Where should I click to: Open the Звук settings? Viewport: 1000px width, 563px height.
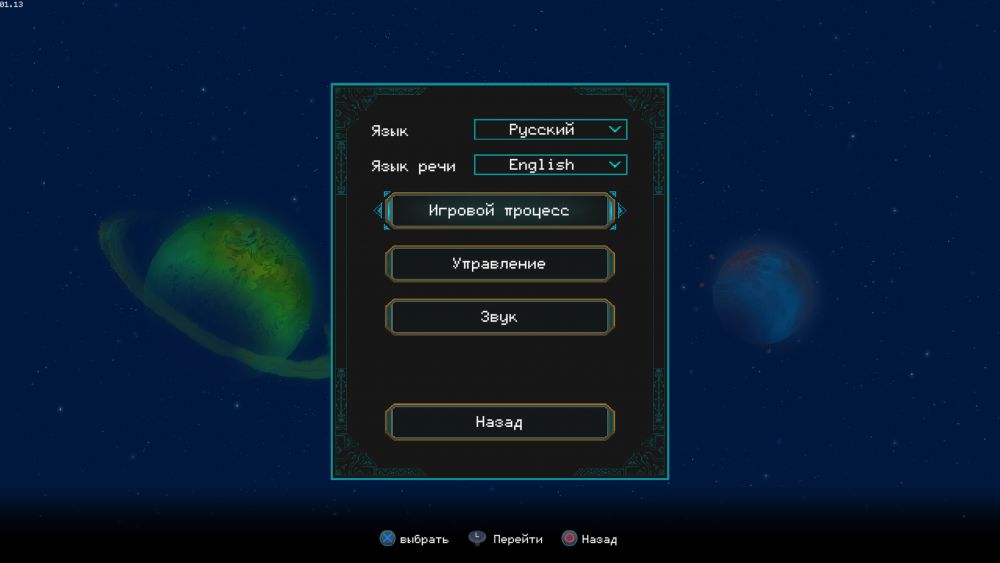pos(499,317)
